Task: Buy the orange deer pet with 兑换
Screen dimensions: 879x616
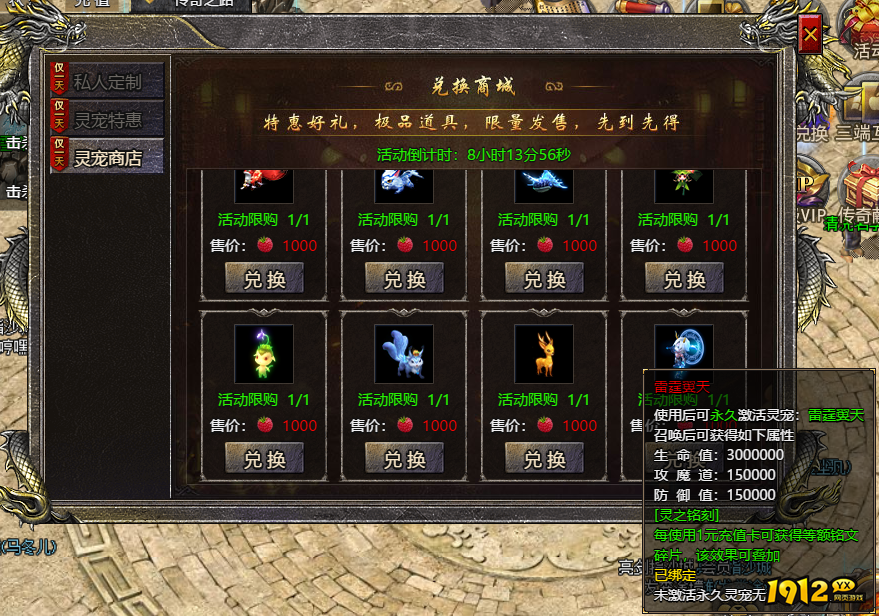Action: (x=544, y=459)
